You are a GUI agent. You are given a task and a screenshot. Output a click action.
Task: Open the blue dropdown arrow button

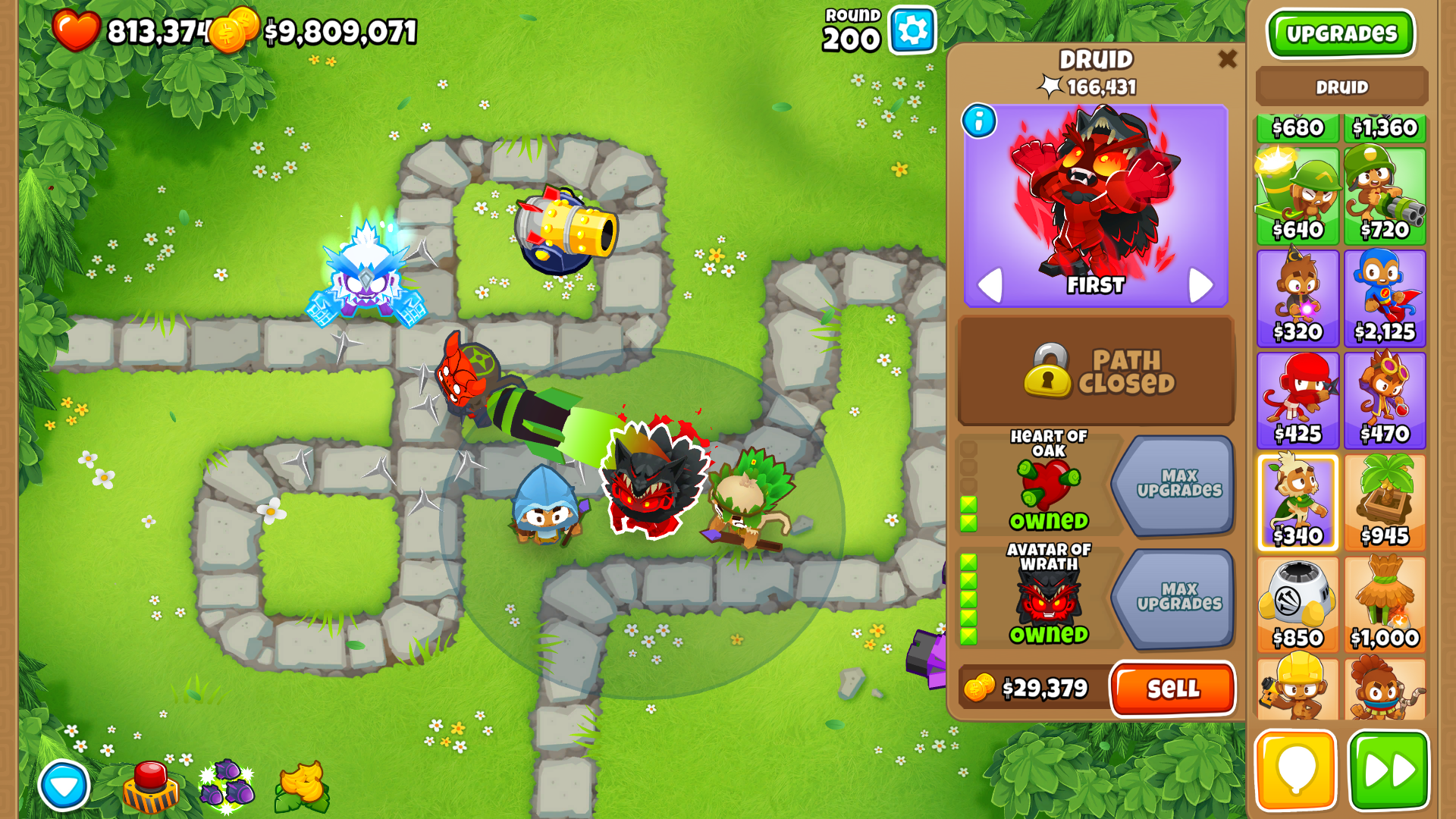pyautogui.click(x=64, y=786)
